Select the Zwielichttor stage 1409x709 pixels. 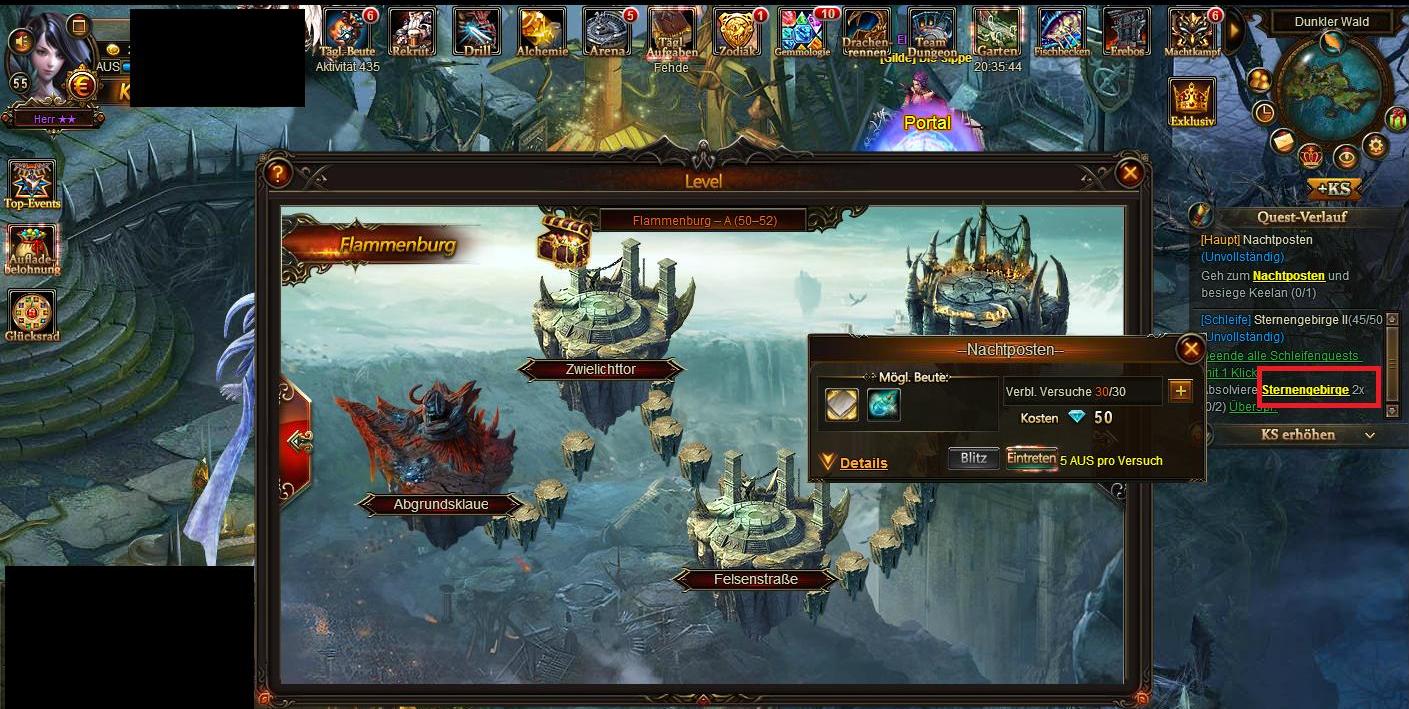point(600,369)
